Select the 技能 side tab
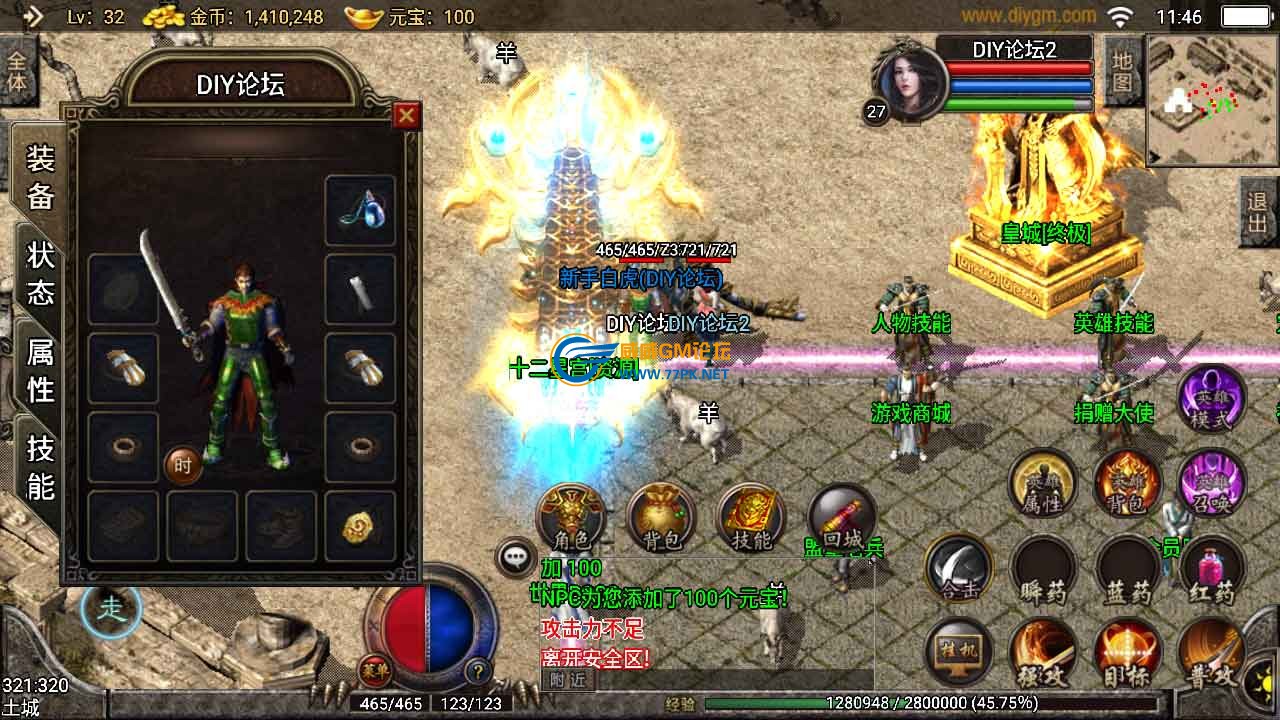Viewport: 1280px width, 720px height. (x=40, y=466)
